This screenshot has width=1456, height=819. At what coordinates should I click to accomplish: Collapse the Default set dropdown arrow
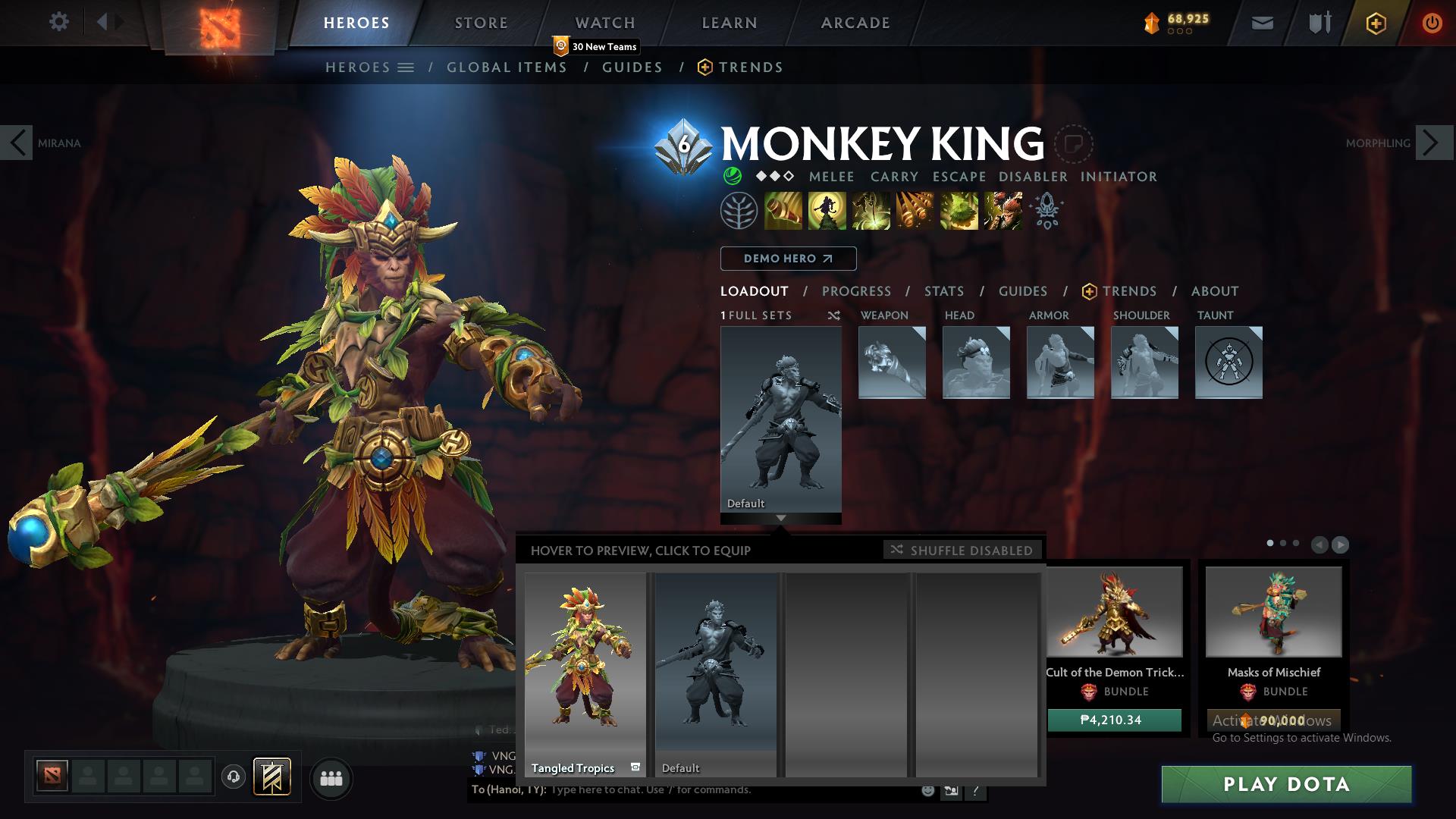[x=780, y=519]
